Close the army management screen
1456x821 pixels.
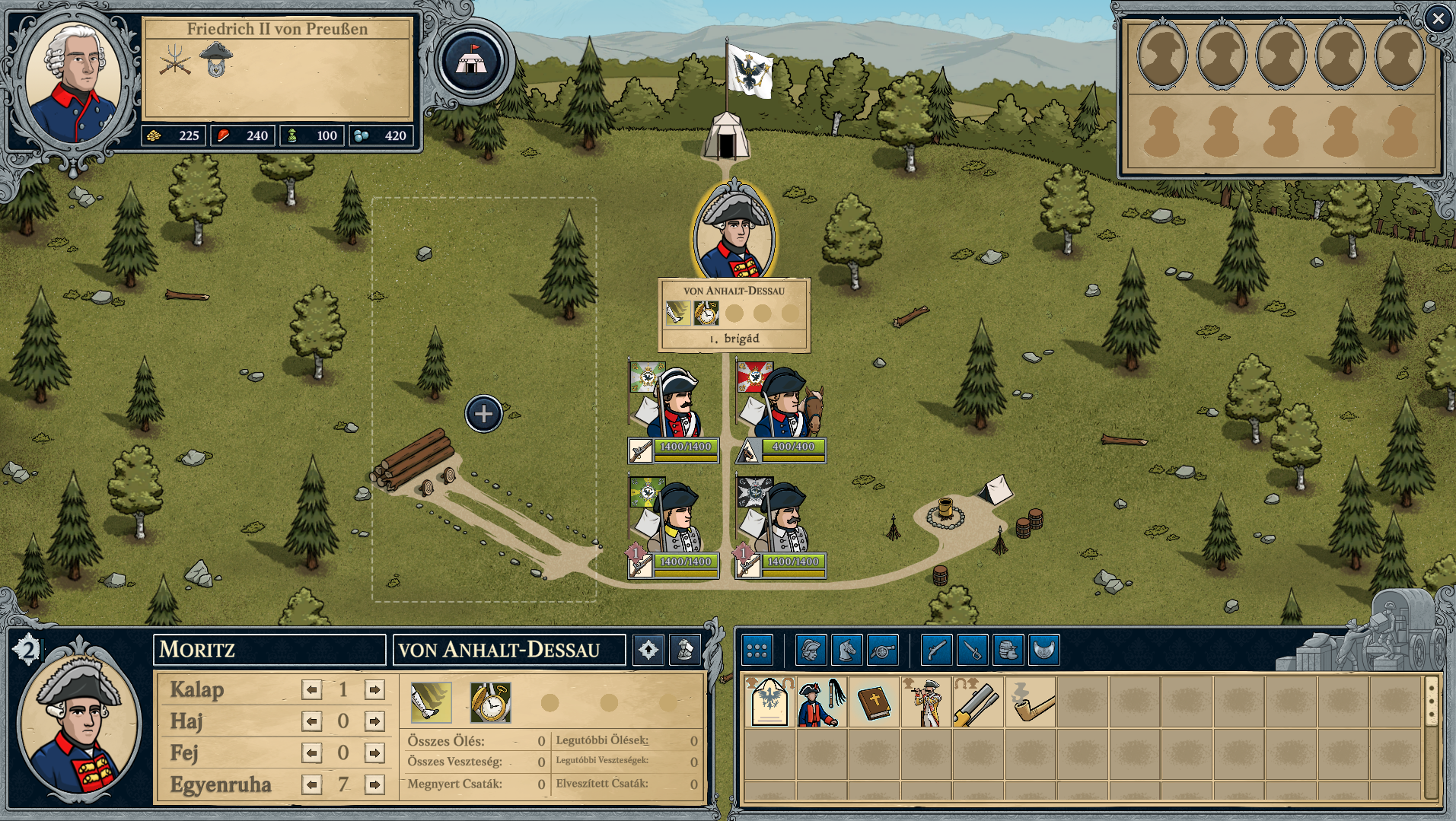tap(1438, 18)
